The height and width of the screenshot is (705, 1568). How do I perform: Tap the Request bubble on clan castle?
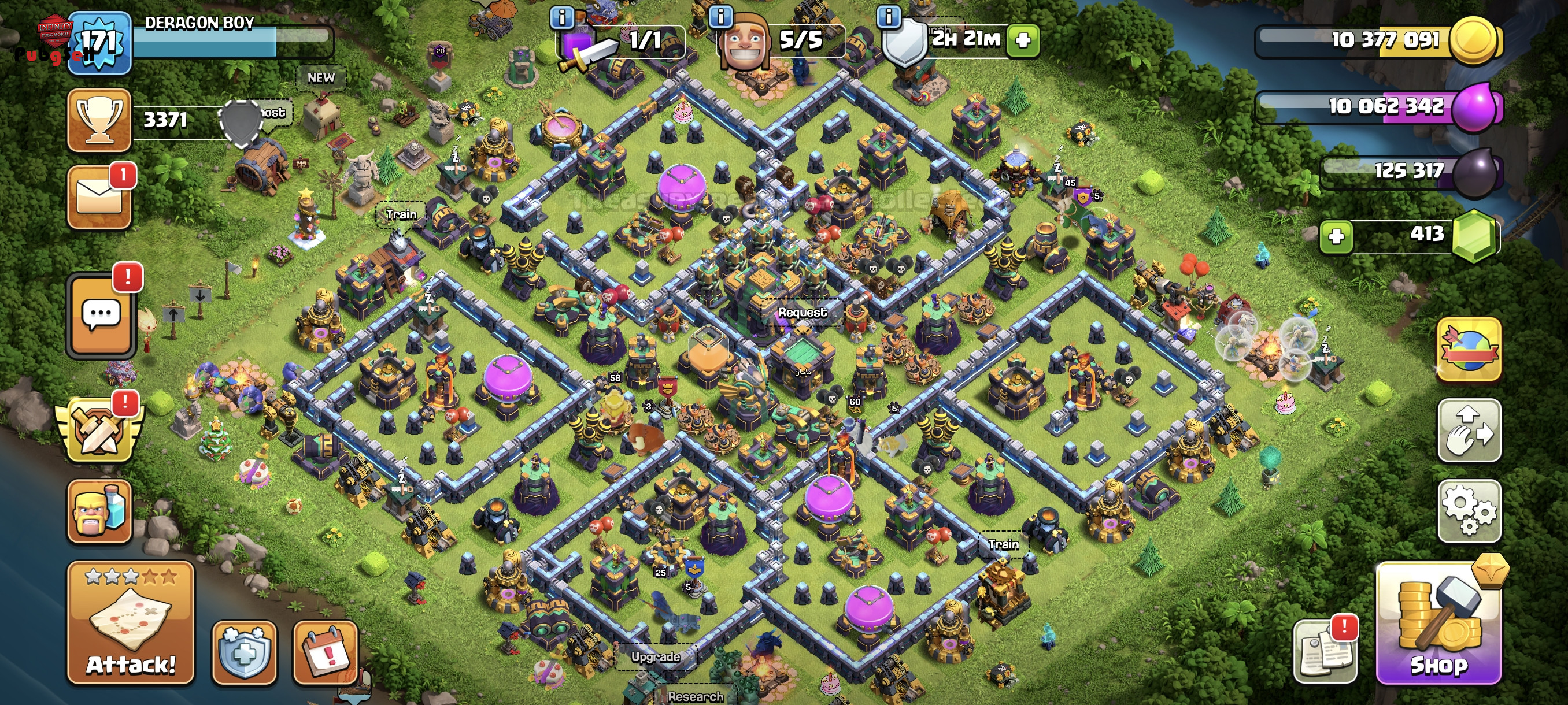[x=803, y=312]
